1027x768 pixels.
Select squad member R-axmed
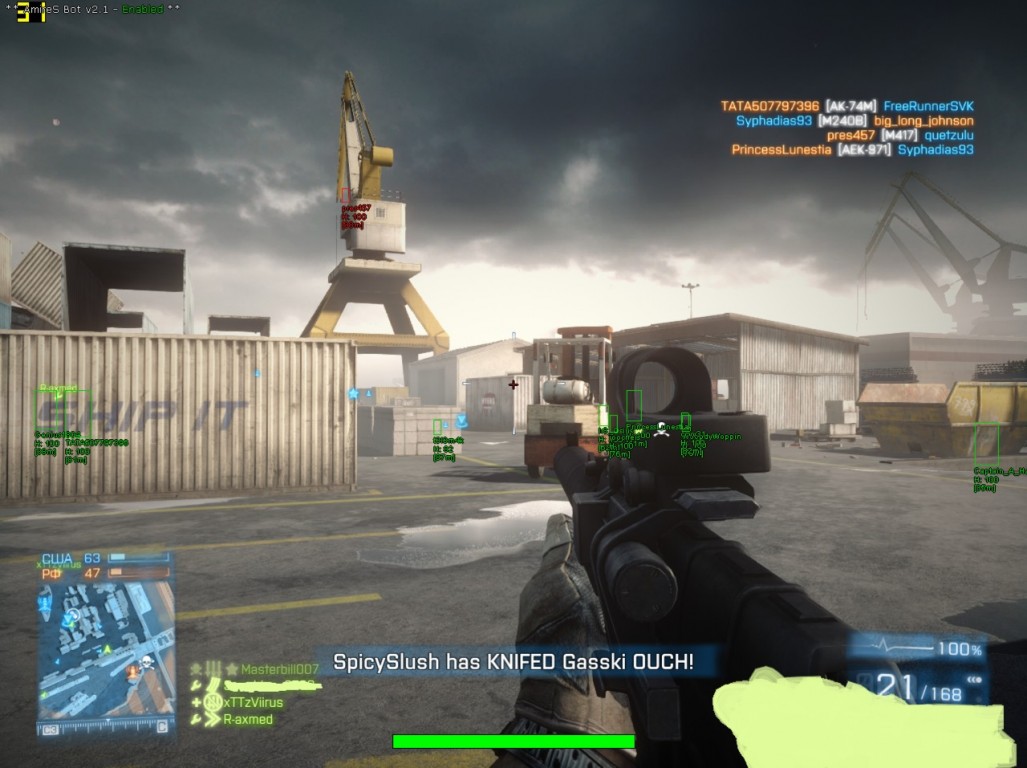(247, 719)
